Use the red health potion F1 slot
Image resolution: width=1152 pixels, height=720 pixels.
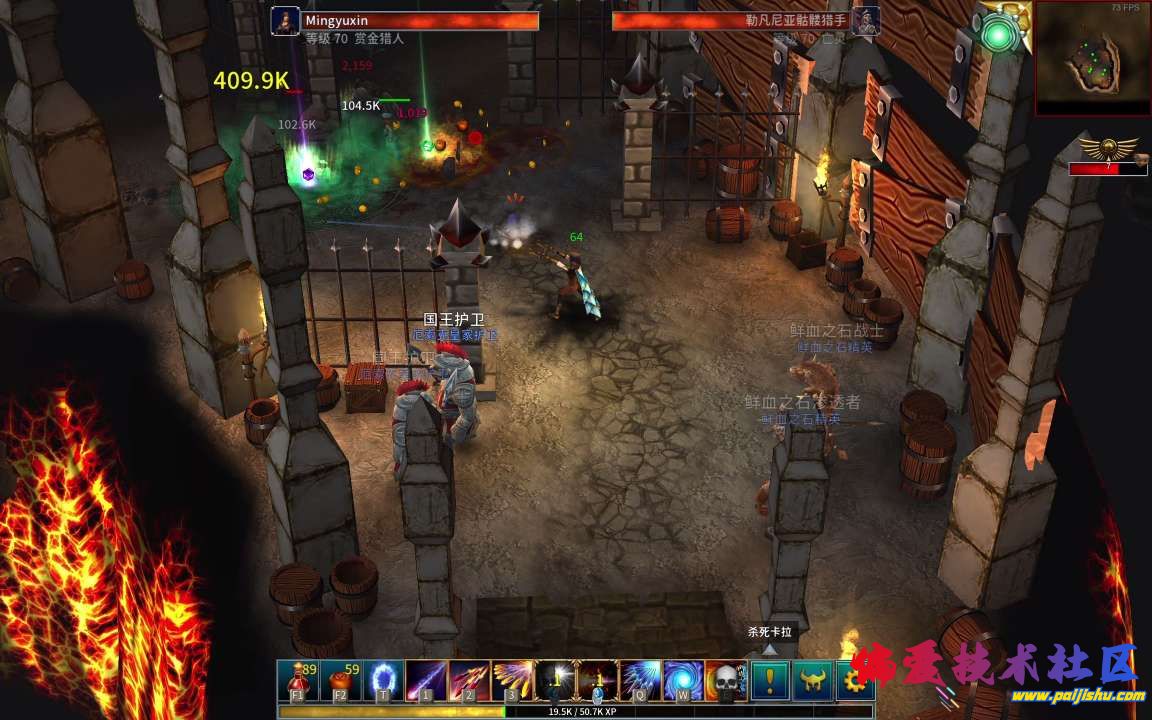point(298,680)
